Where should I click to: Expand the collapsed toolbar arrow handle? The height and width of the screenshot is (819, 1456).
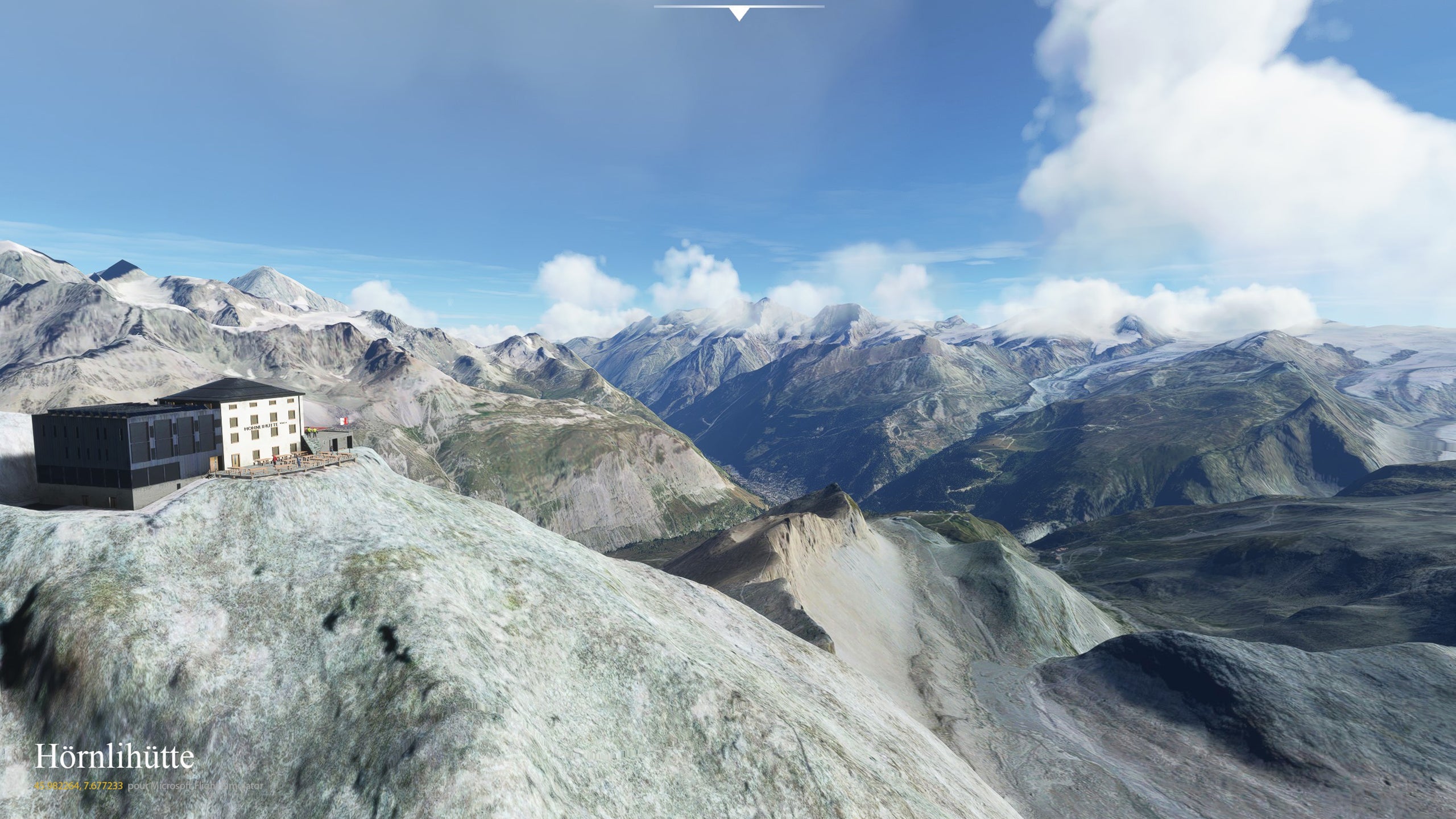click(x=739, y=13)
